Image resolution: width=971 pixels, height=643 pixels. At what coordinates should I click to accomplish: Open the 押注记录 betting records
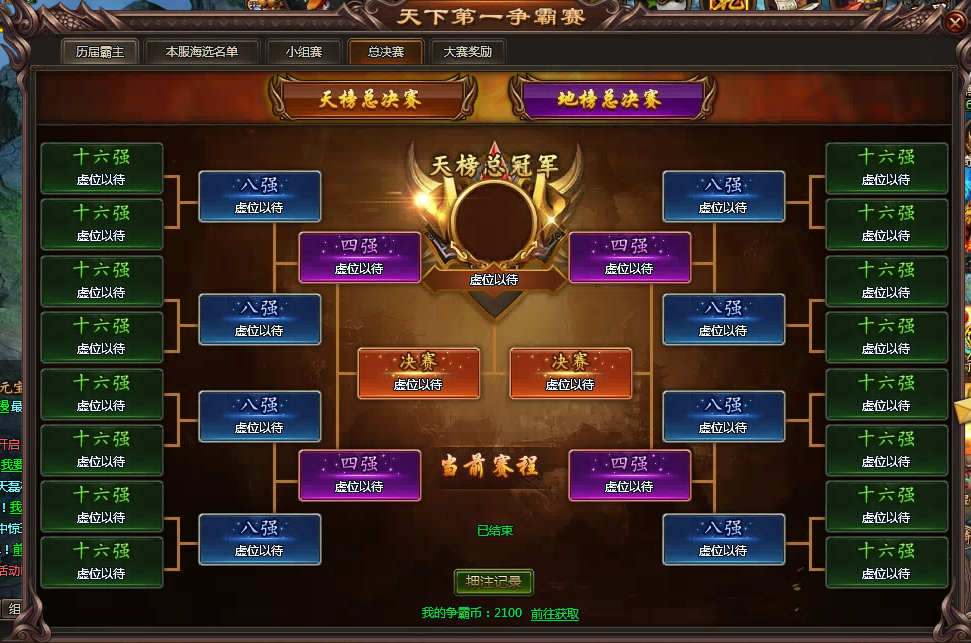494,582
